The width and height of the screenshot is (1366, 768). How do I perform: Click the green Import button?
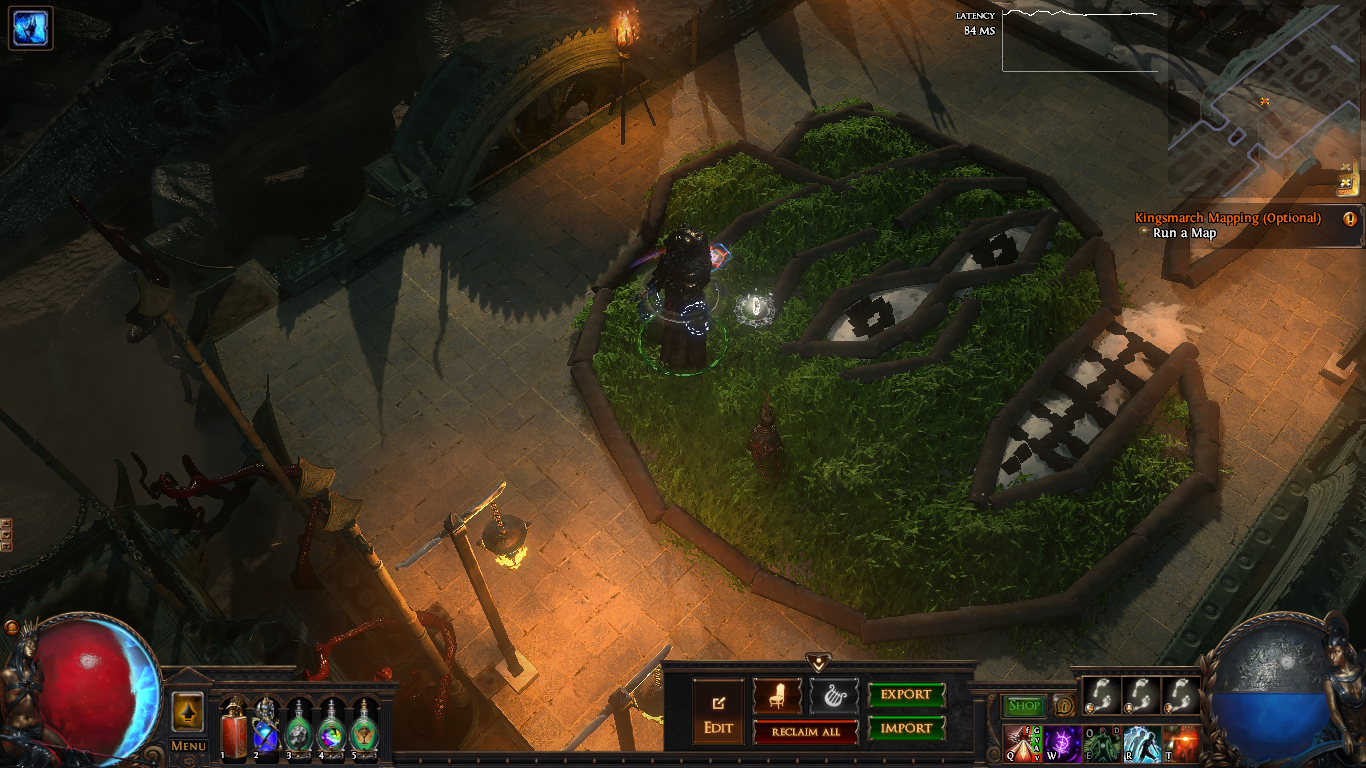pos(906,728)
